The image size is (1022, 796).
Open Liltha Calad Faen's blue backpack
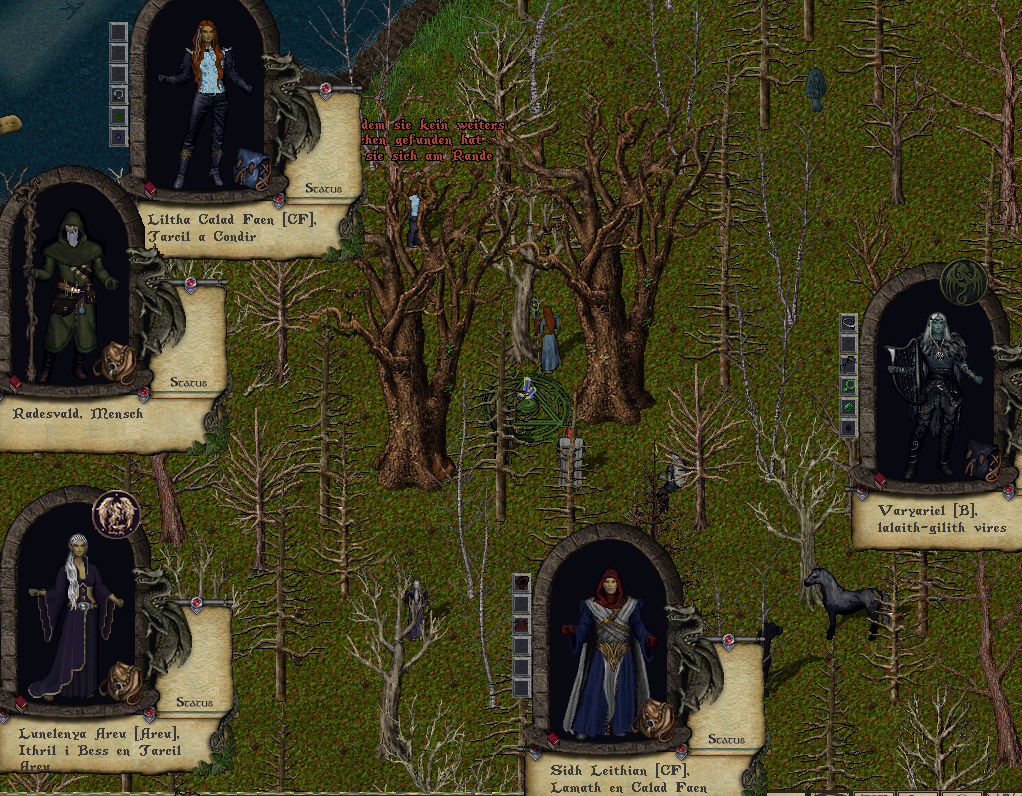pyautogui.click(x=248, y=167)
